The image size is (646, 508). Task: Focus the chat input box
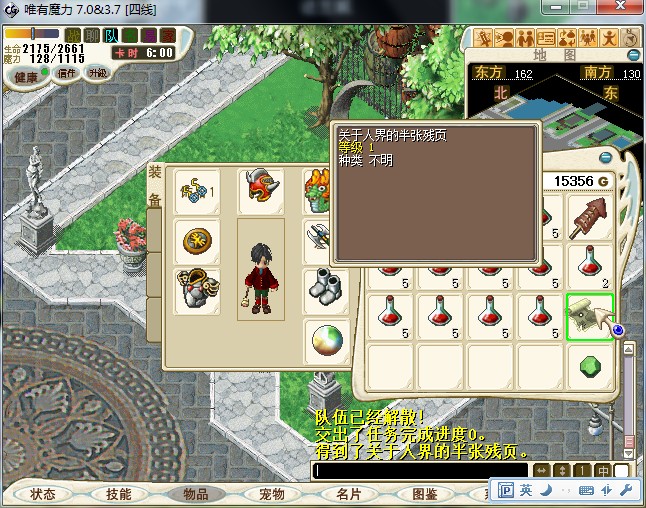(x=420, y=470)
